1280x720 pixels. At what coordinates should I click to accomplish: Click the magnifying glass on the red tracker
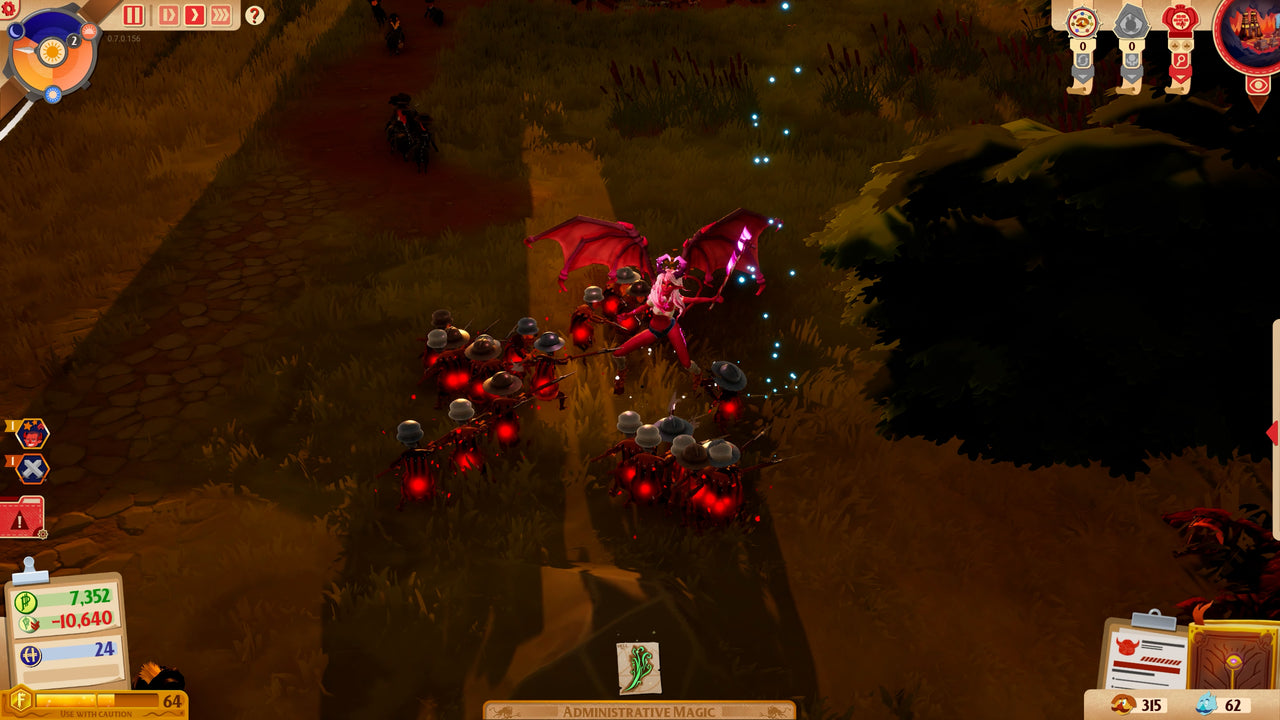[x=1181, y=60]
